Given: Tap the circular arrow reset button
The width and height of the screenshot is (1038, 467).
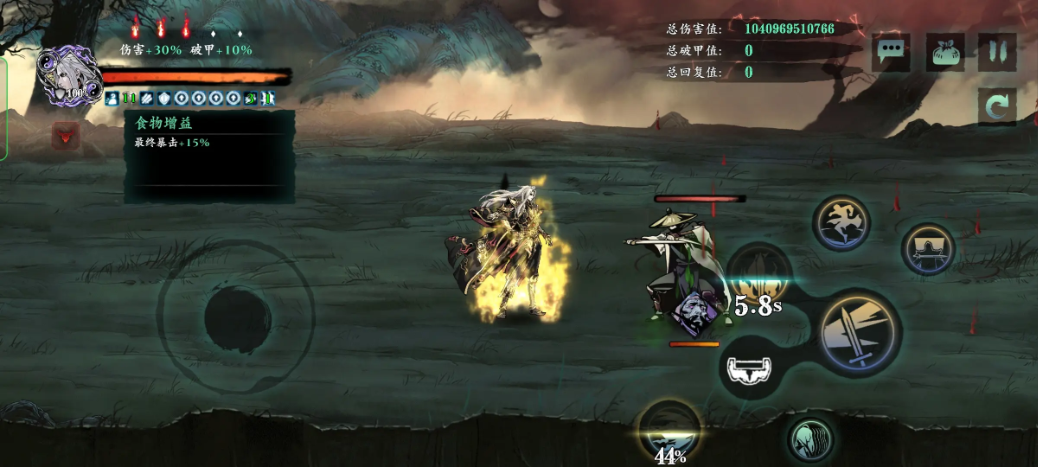Looking at the screenshot, I should 996,107.
